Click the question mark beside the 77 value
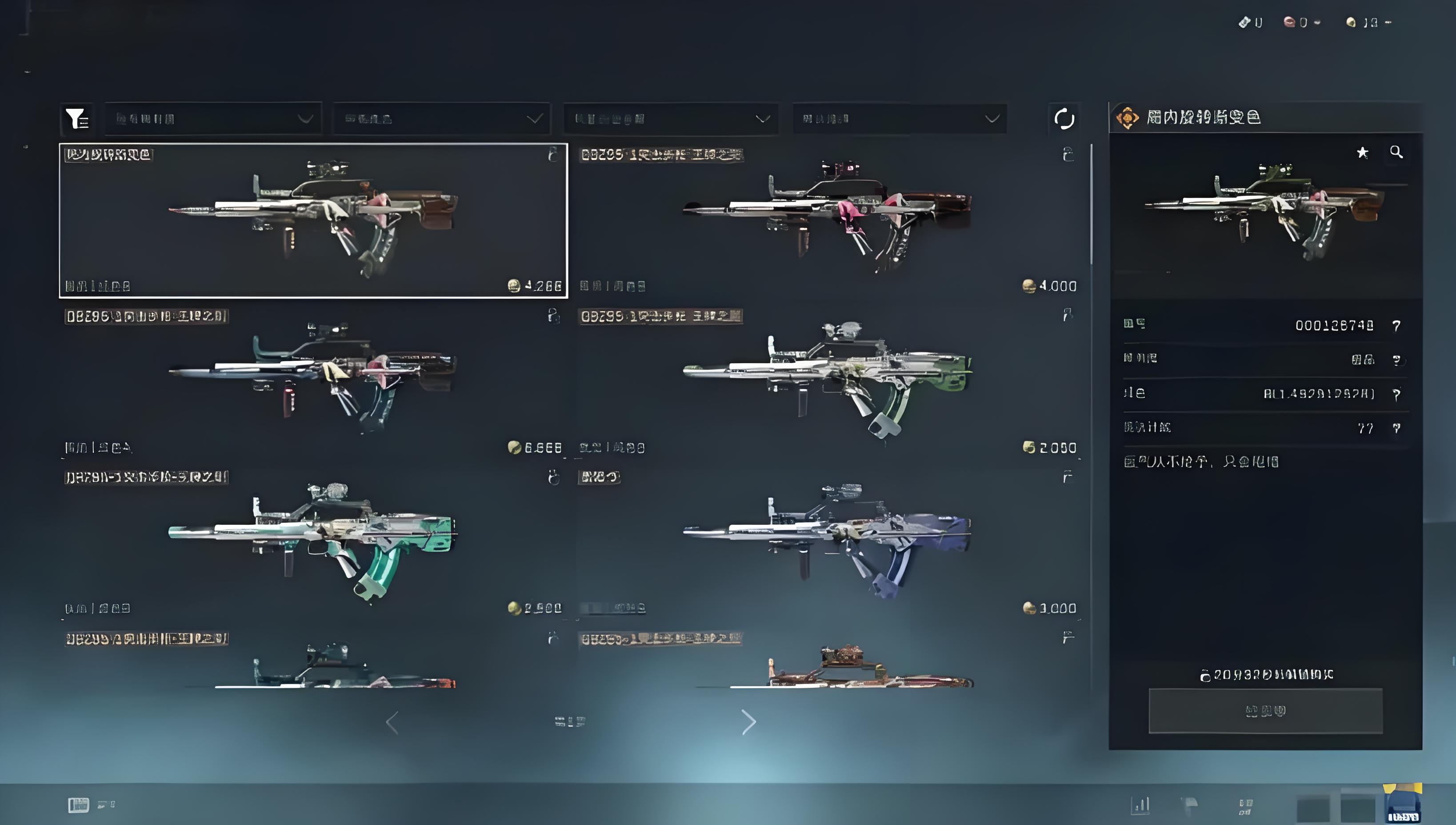The height and width of the screenshot is (825, 1456). [1396, 429]
